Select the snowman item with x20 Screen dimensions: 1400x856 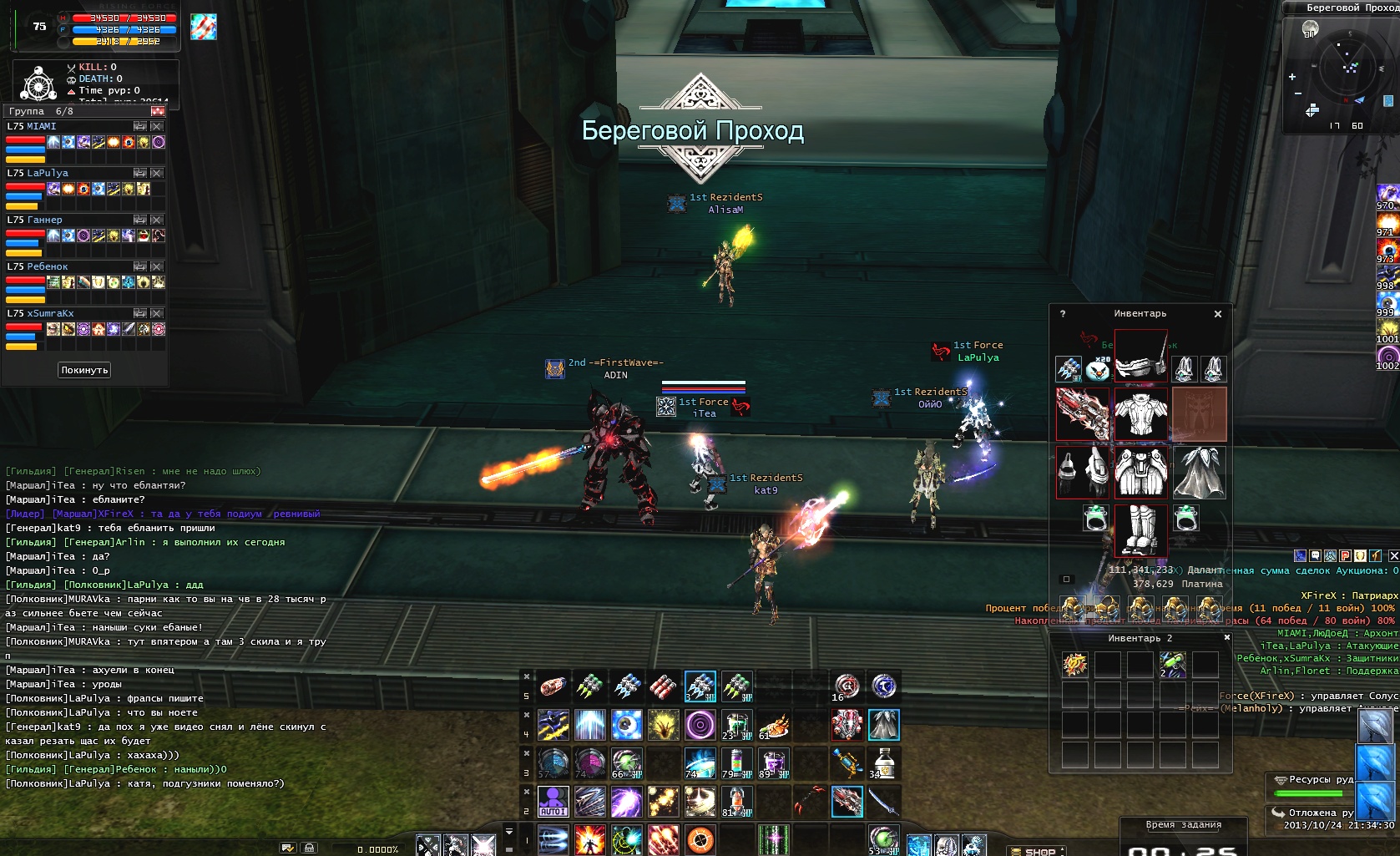pyautogui.click(x=1098, y=368)
